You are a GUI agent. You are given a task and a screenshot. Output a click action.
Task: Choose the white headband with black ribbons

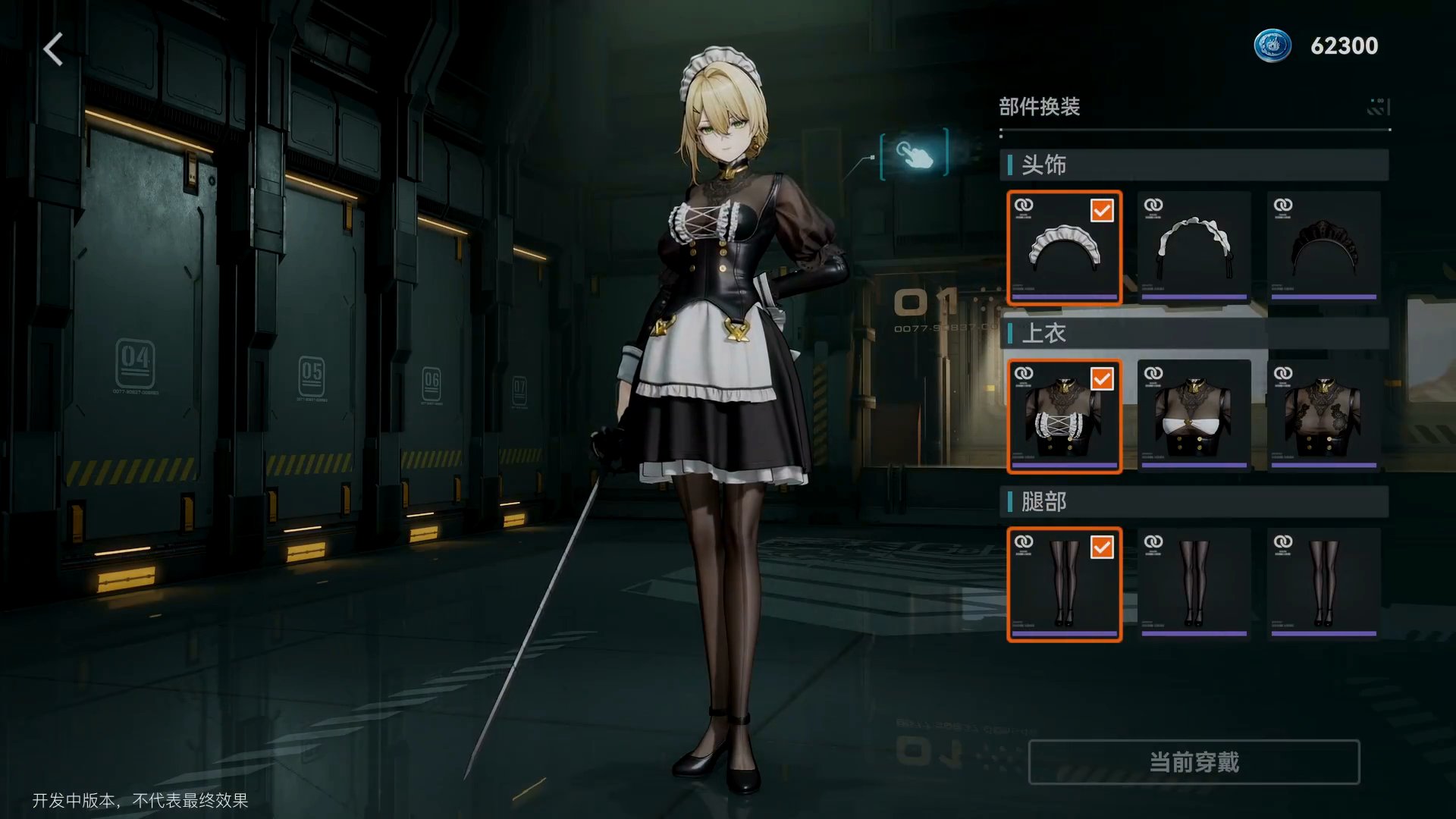coord(1194,248)
